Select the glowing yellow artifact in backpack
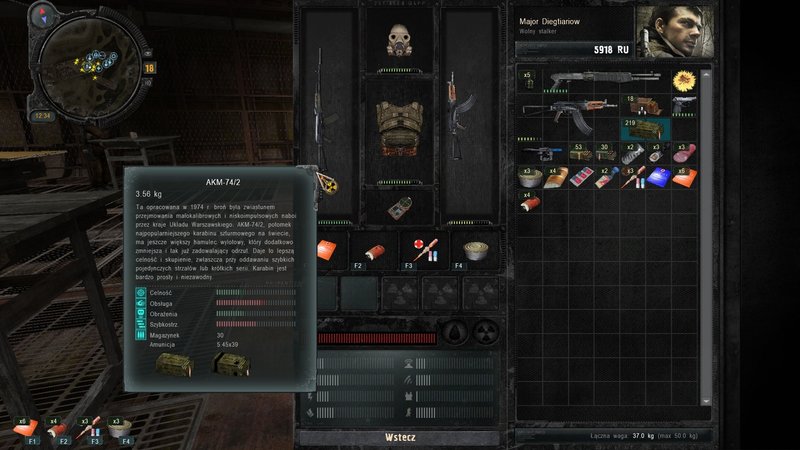The width and height of the screenshot is (800, 450). (686, 79)
